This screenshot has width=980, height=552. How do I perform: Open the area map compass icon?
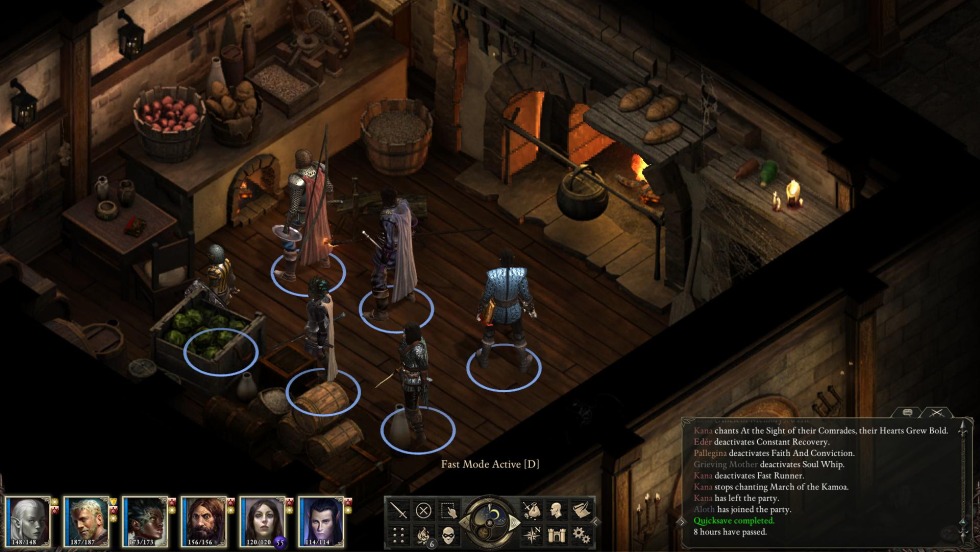pyautogui.click(x=532, y=534)
